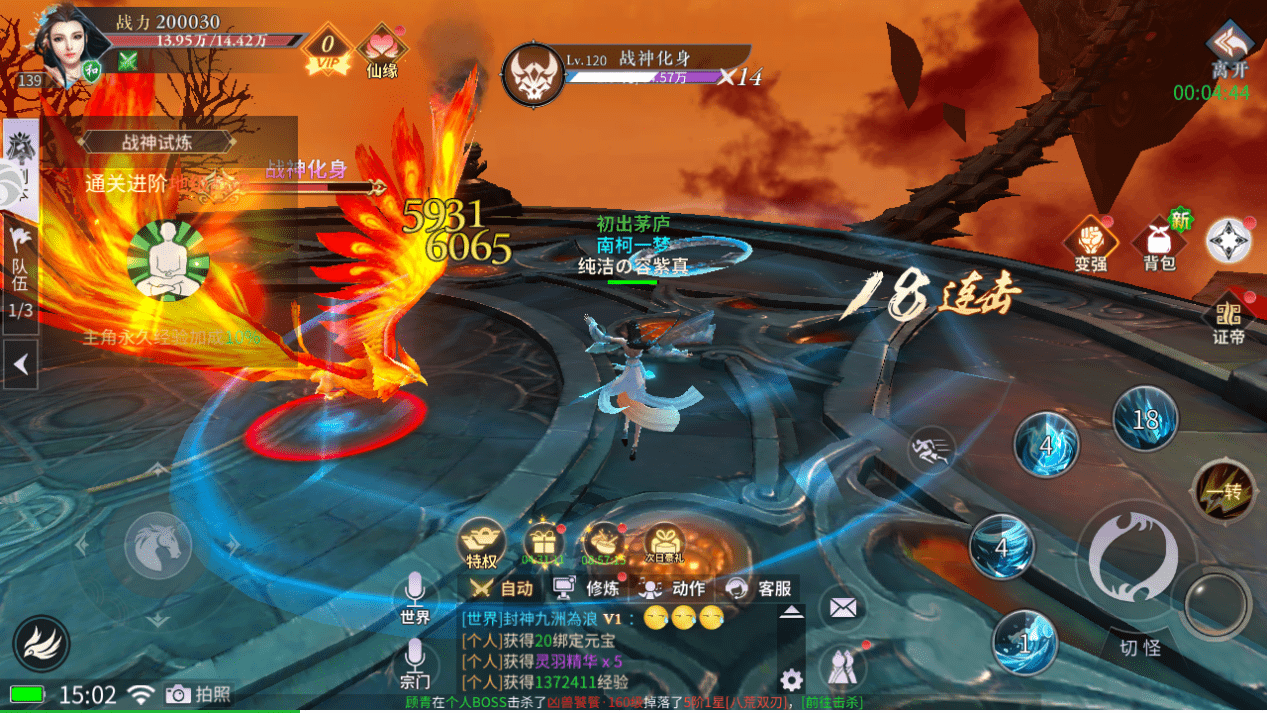Activate the 世界 voice chat microphone

pyautogui.click(x=415, y=600)
